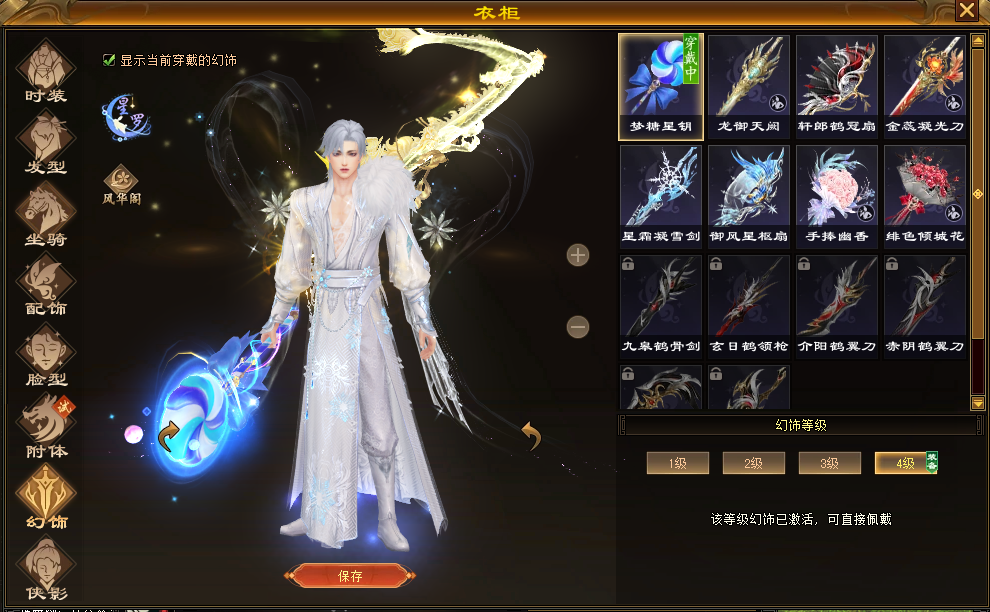Zoom out the character preview with minus
Image resolution: width=990 pixels, height=612 pixels.
578,326
